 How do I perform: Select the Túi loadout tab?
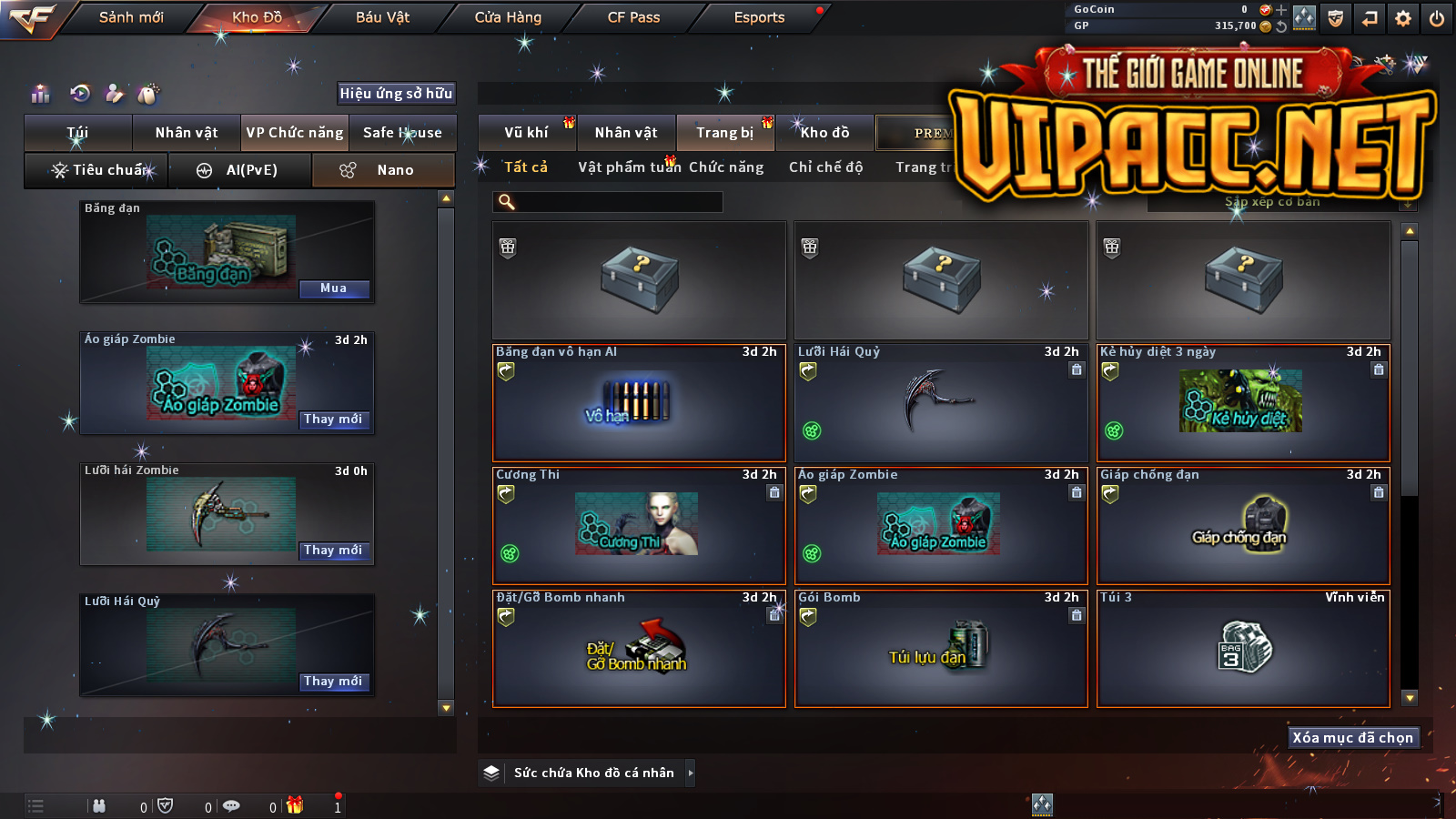[78, 133]
